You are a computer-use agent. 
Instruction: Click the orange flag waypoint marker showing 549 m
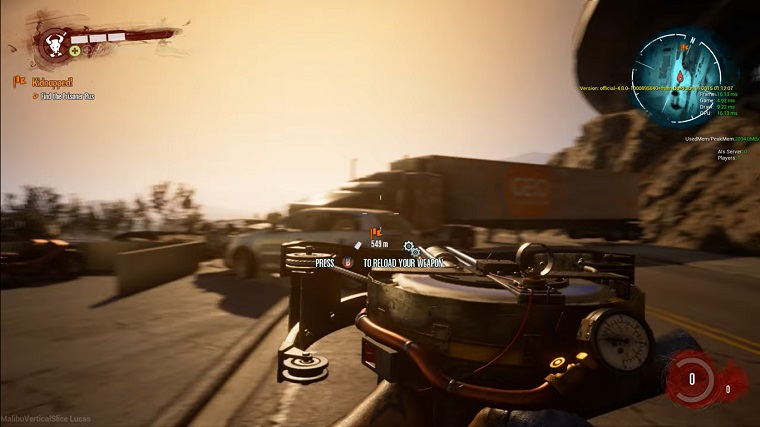(377, 233)
